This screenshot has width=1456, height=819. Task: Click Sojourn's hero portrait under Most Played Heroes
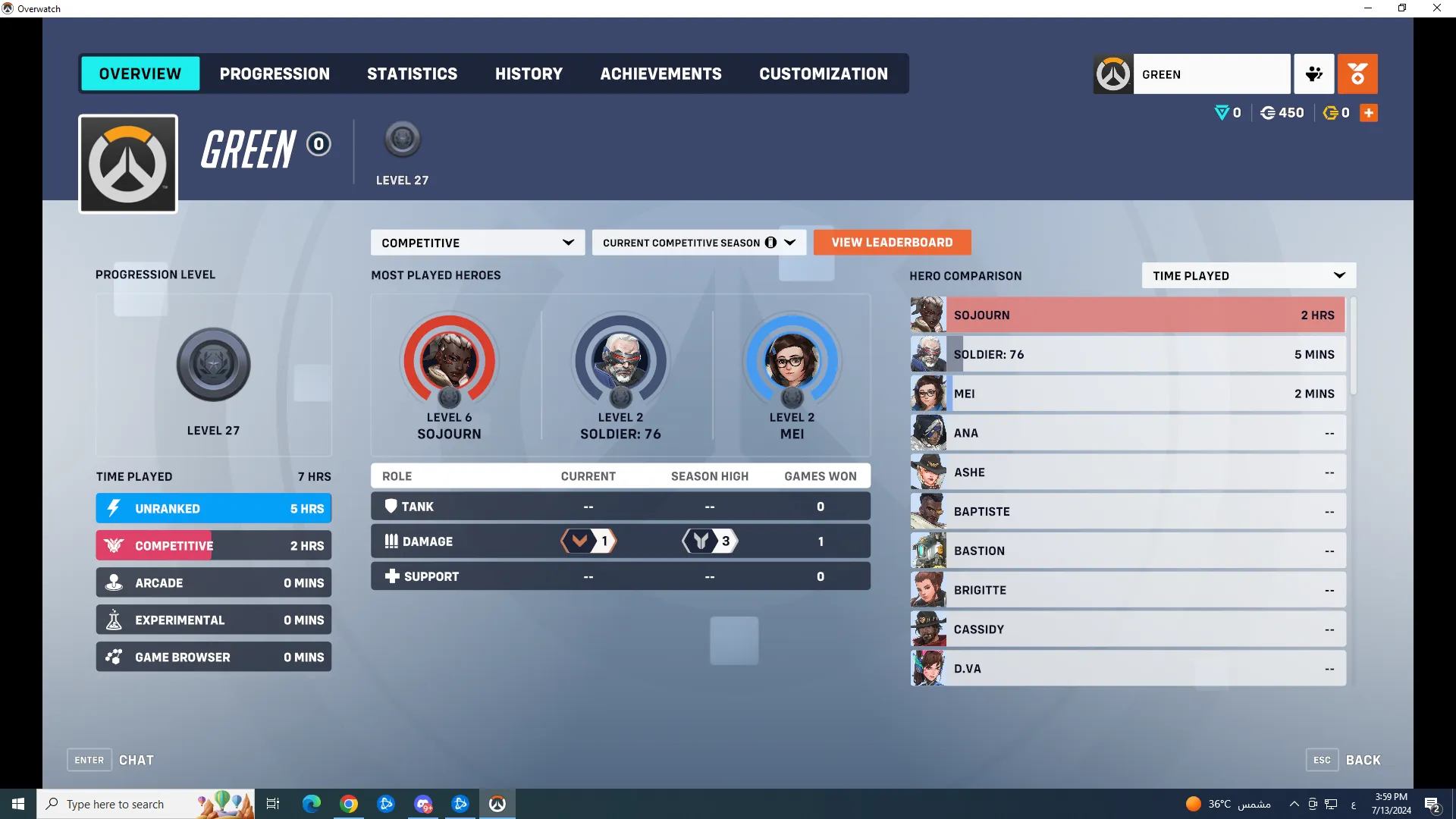tap(449, 362)
